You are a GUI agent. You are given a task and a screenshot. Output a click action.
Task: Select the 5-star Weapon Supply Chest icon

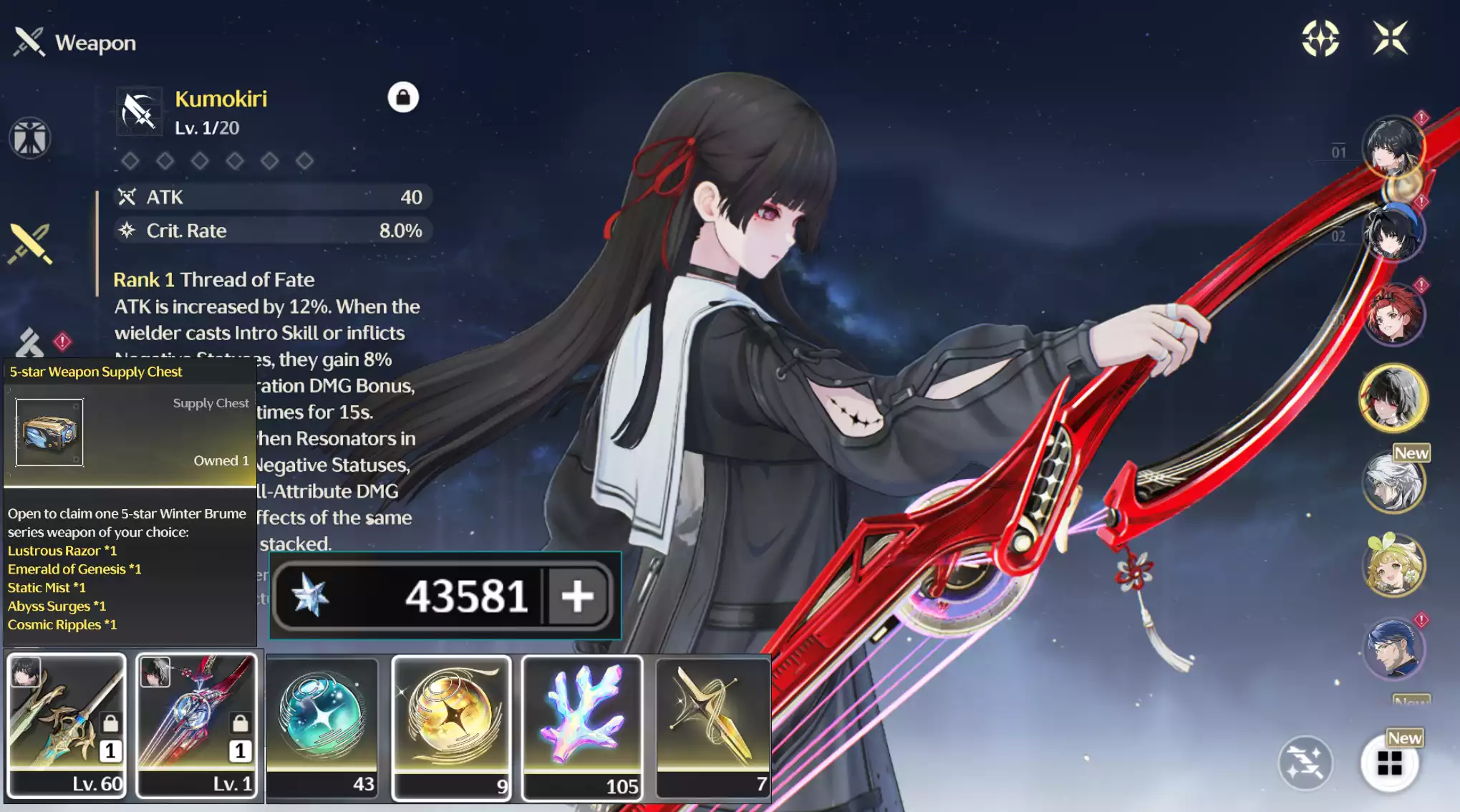[49, 432]
